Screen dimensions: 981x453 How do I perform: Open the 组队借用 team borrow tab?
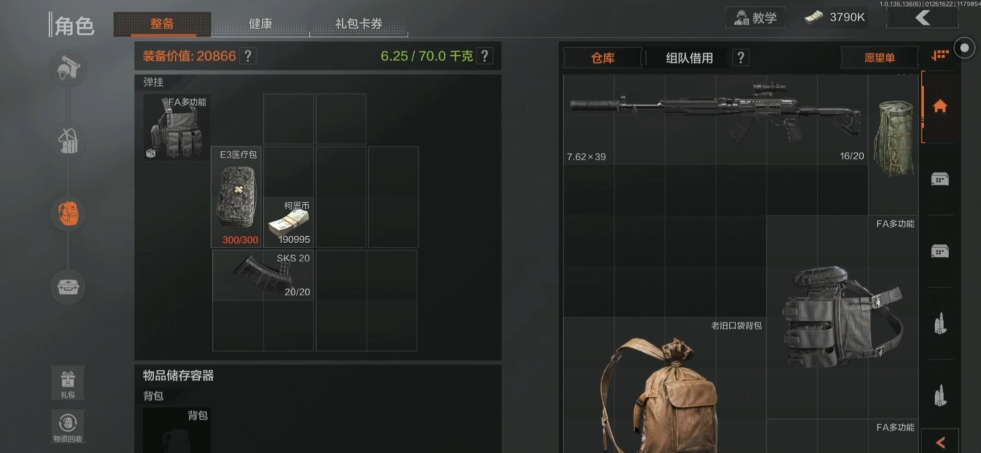690,58
